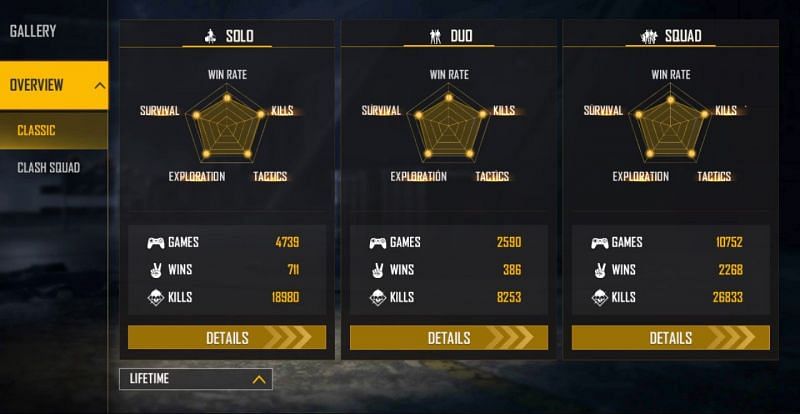Show Squad details
Image resolution: width=800 pixels, height=414 pixels.
[671, 338]
